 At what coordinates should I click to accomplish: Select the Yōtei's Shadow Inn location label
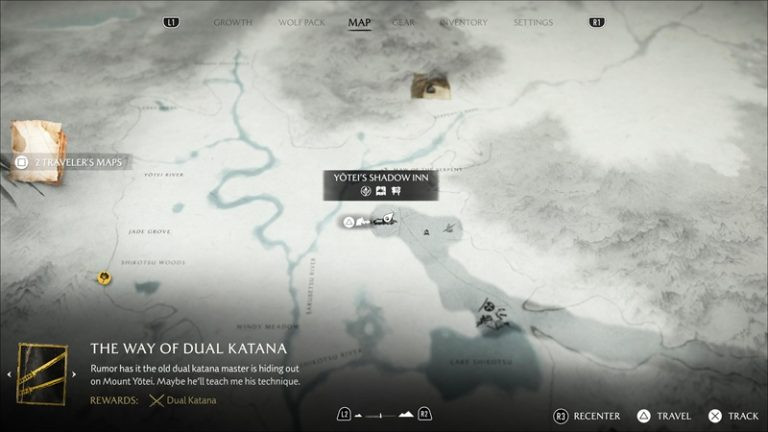coord(380,178)
